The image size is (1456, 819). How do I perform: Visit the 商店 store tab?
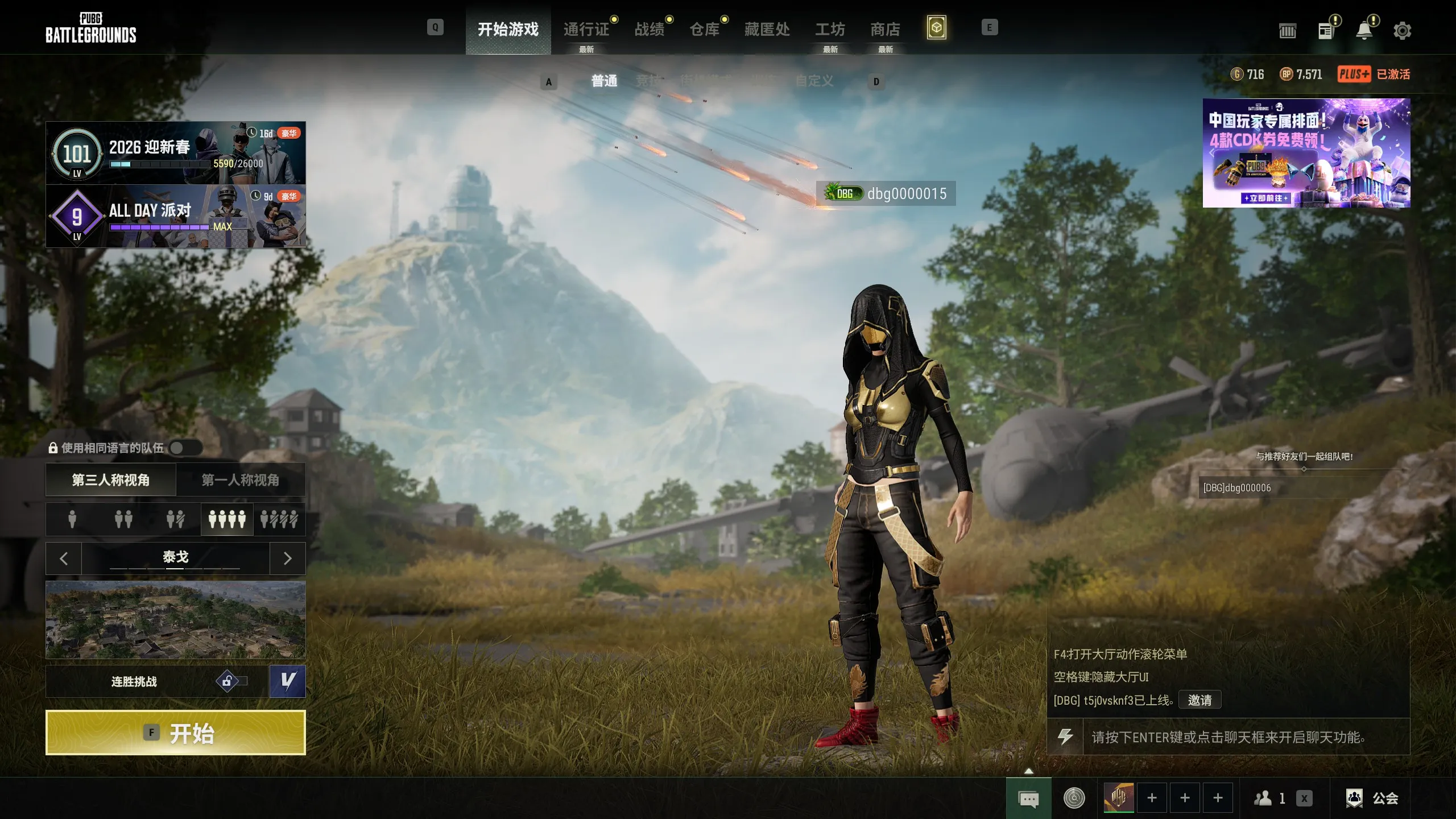pos(885,30)
